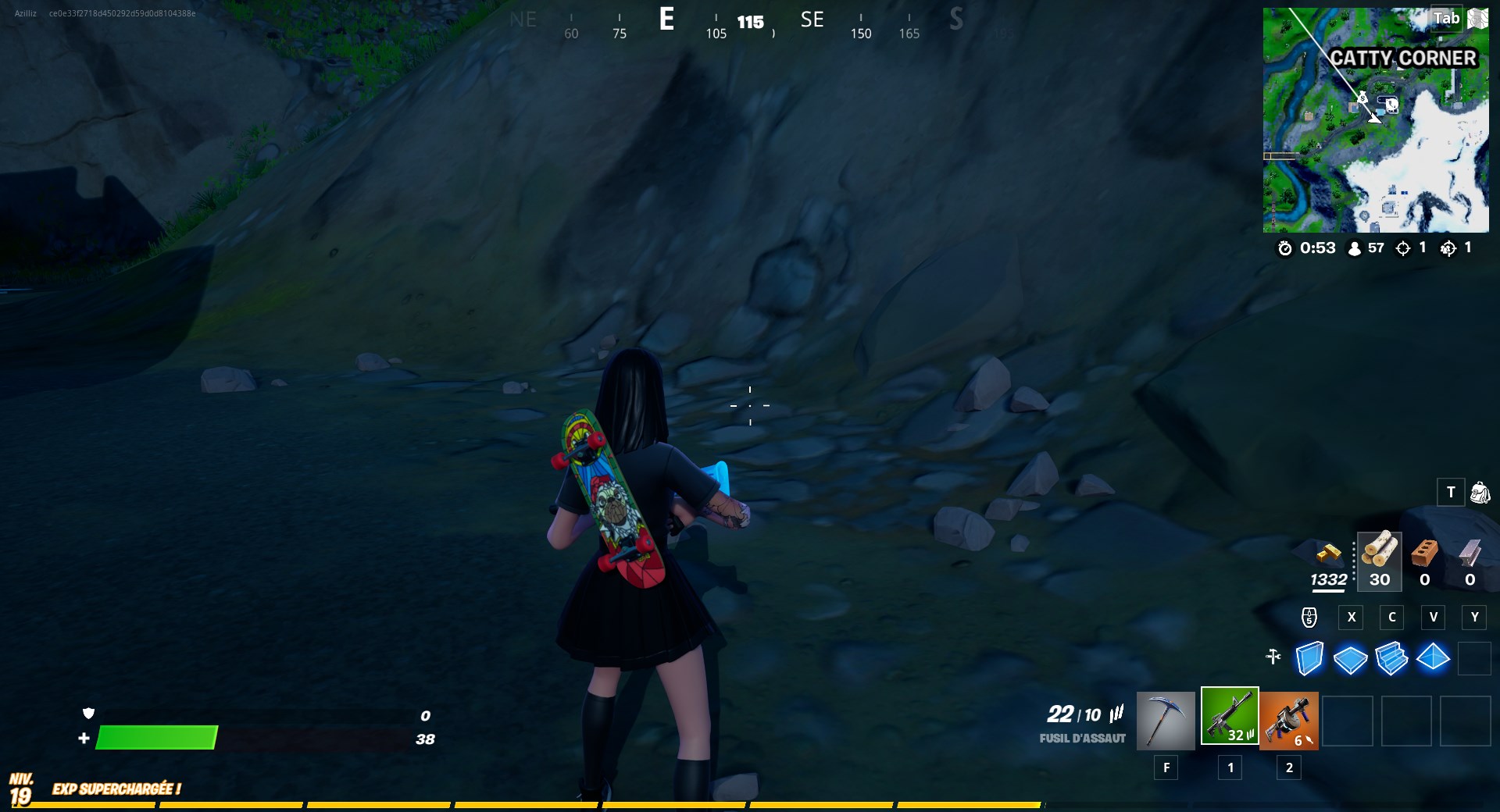Click the green health bar
This screenshot has width=1500, height=812.
[156, 737]
